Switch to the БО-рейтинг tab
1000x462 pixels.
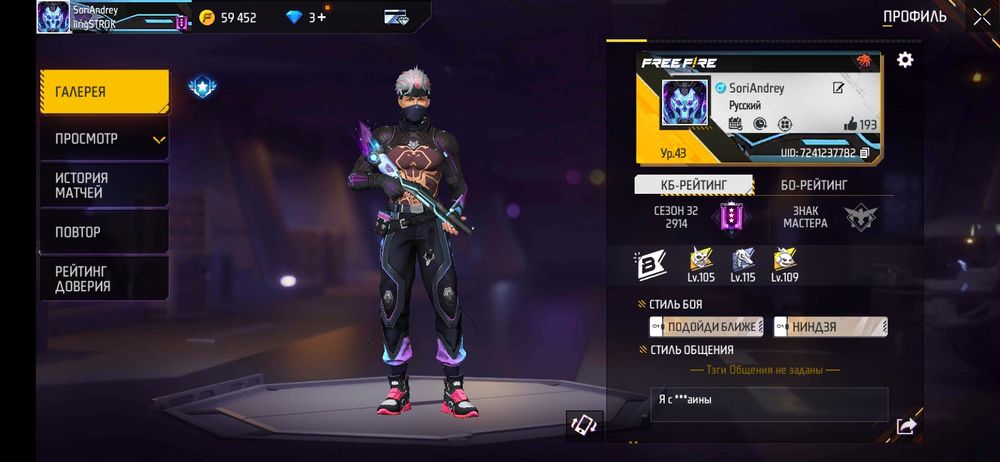(814, 185)
